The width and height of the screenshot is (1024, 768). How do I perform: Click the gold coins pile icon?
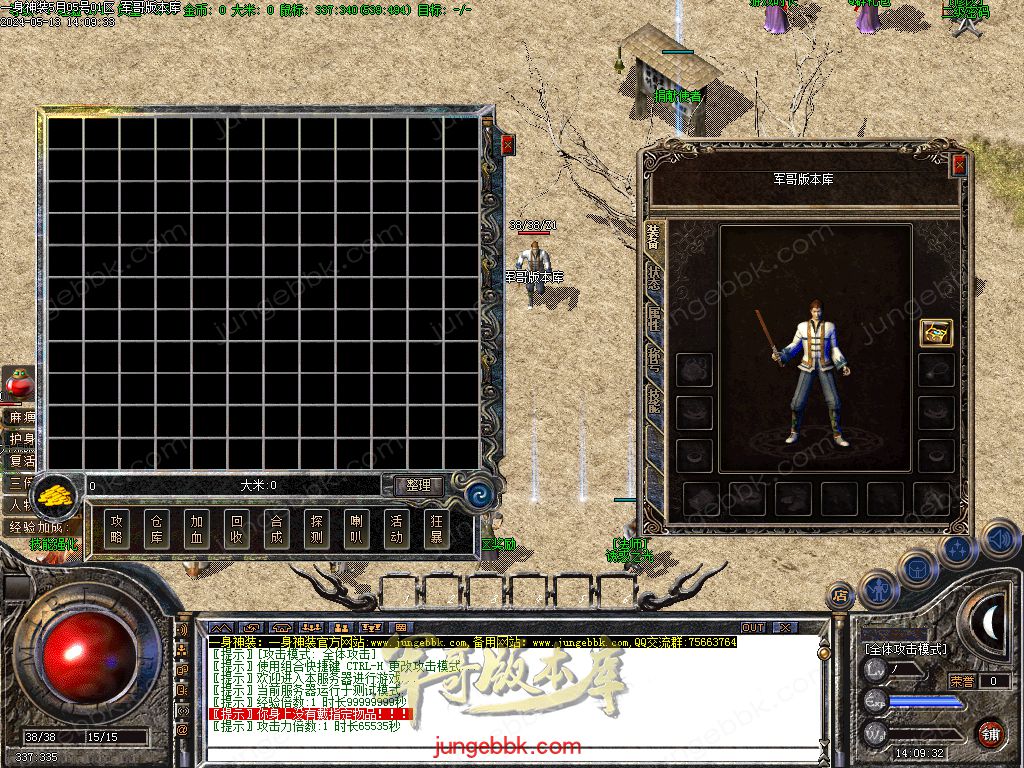pyautogui.click(x=56, y=494)
